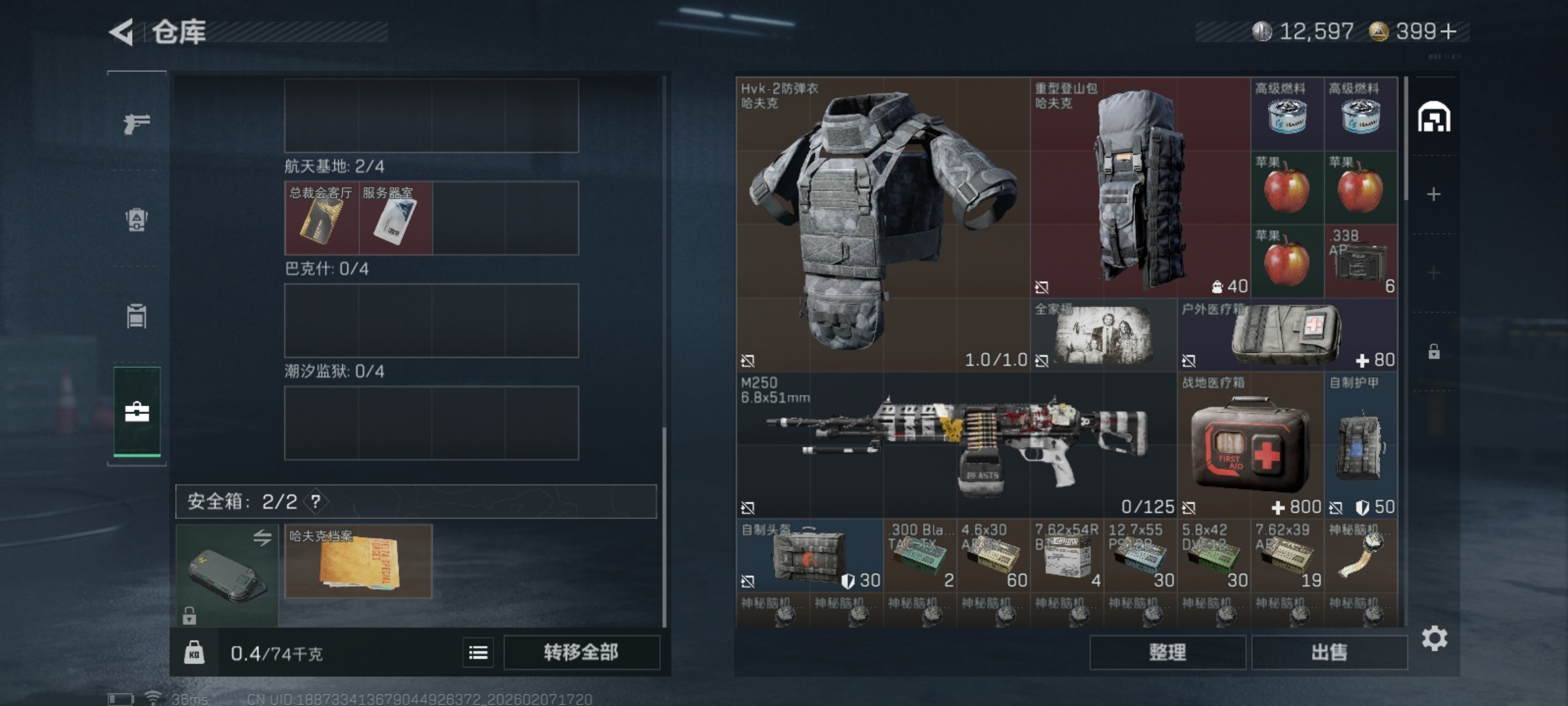Pick the 哈夫克档案 folder item
Viewport: 1568px width, 706px height.
coord(358,562)
